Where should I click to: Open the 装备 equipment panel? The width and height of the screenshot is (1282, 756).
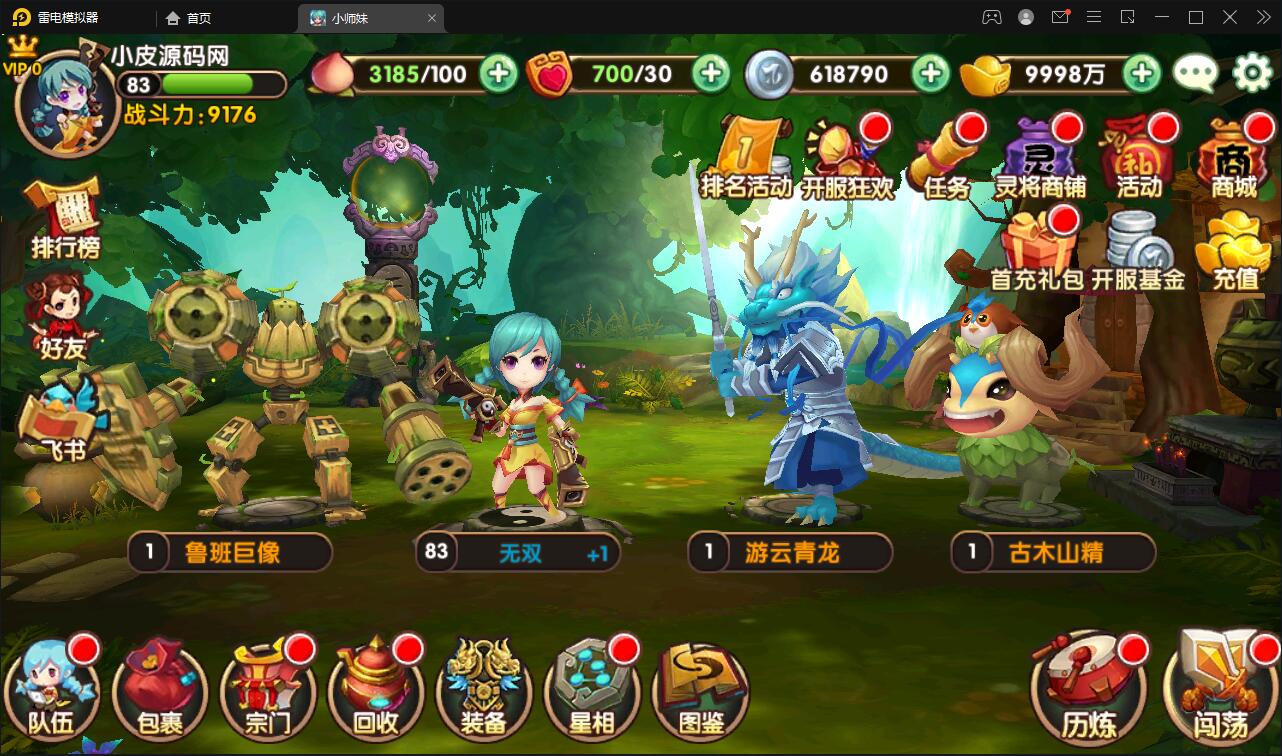pos(483,685)
